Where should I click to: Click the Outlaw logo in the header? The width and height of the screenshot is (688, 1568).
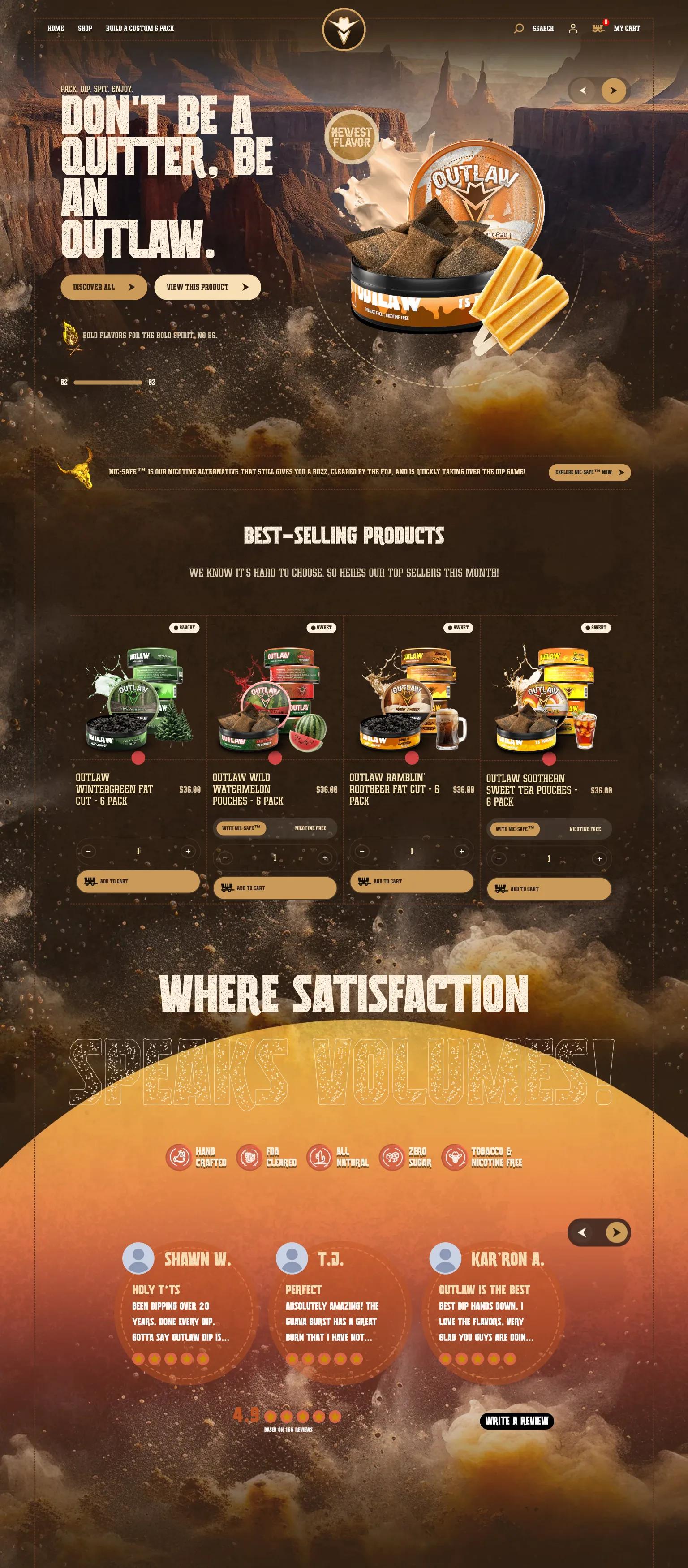(344, 28)
